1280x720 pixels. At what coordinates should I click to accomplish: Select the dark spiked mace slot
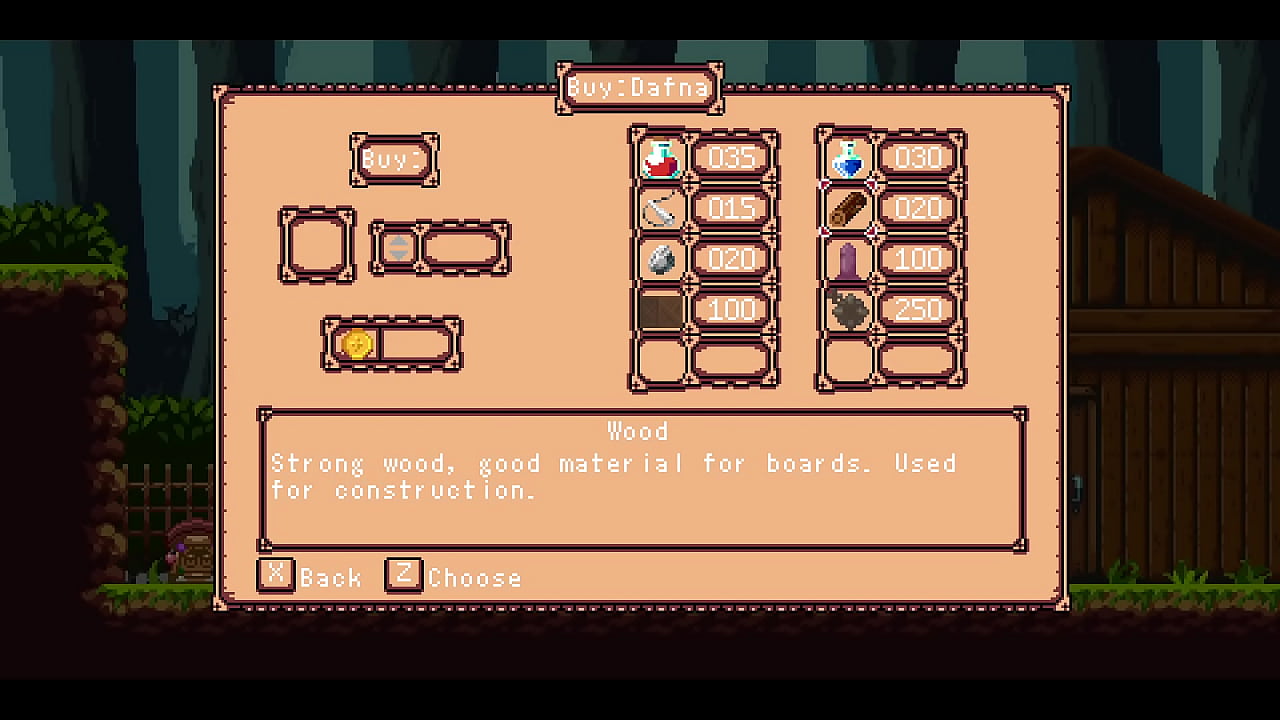(x=848, y=310)
